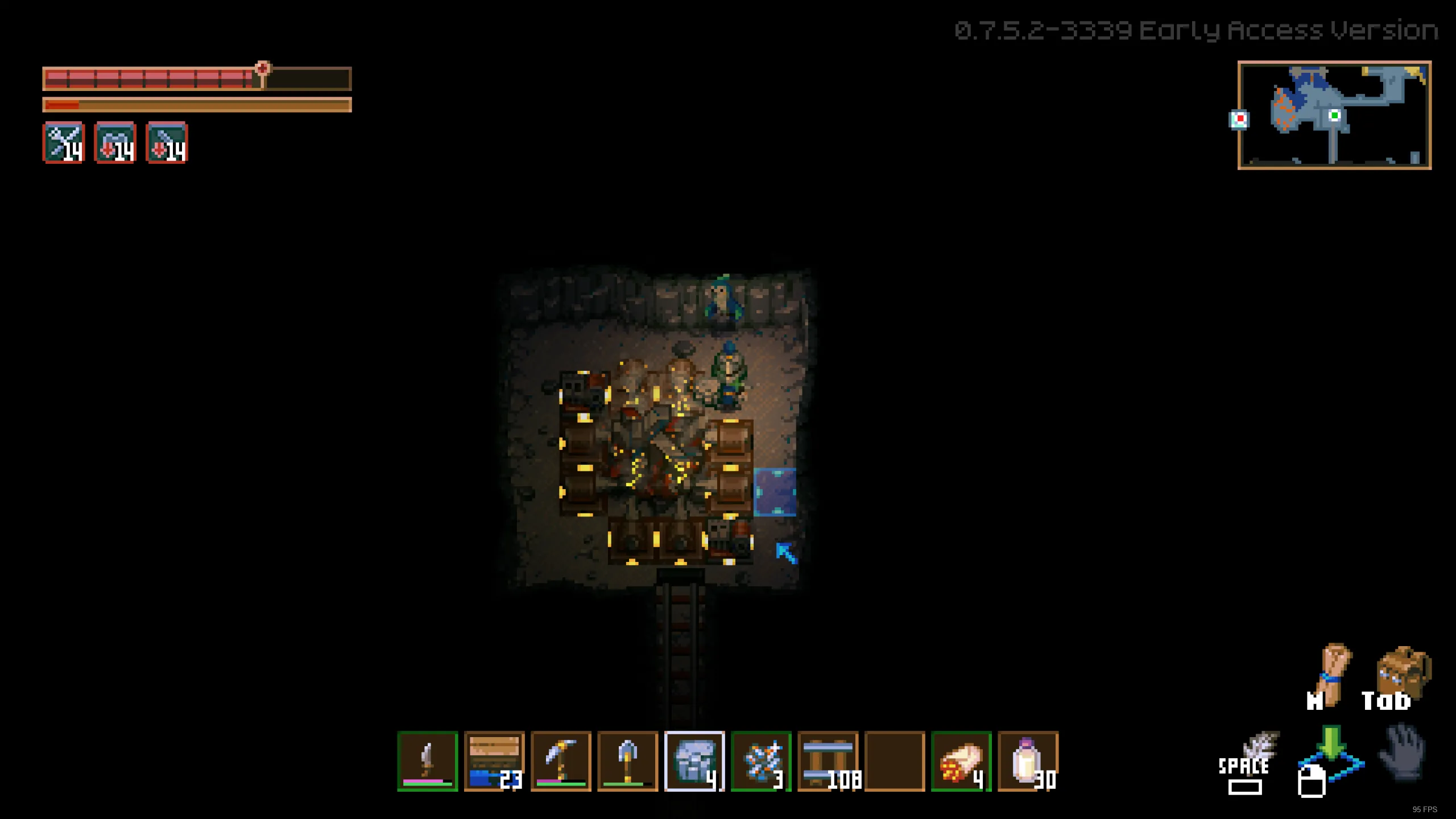Choose the rail track stack of 108

pos(828,761)
